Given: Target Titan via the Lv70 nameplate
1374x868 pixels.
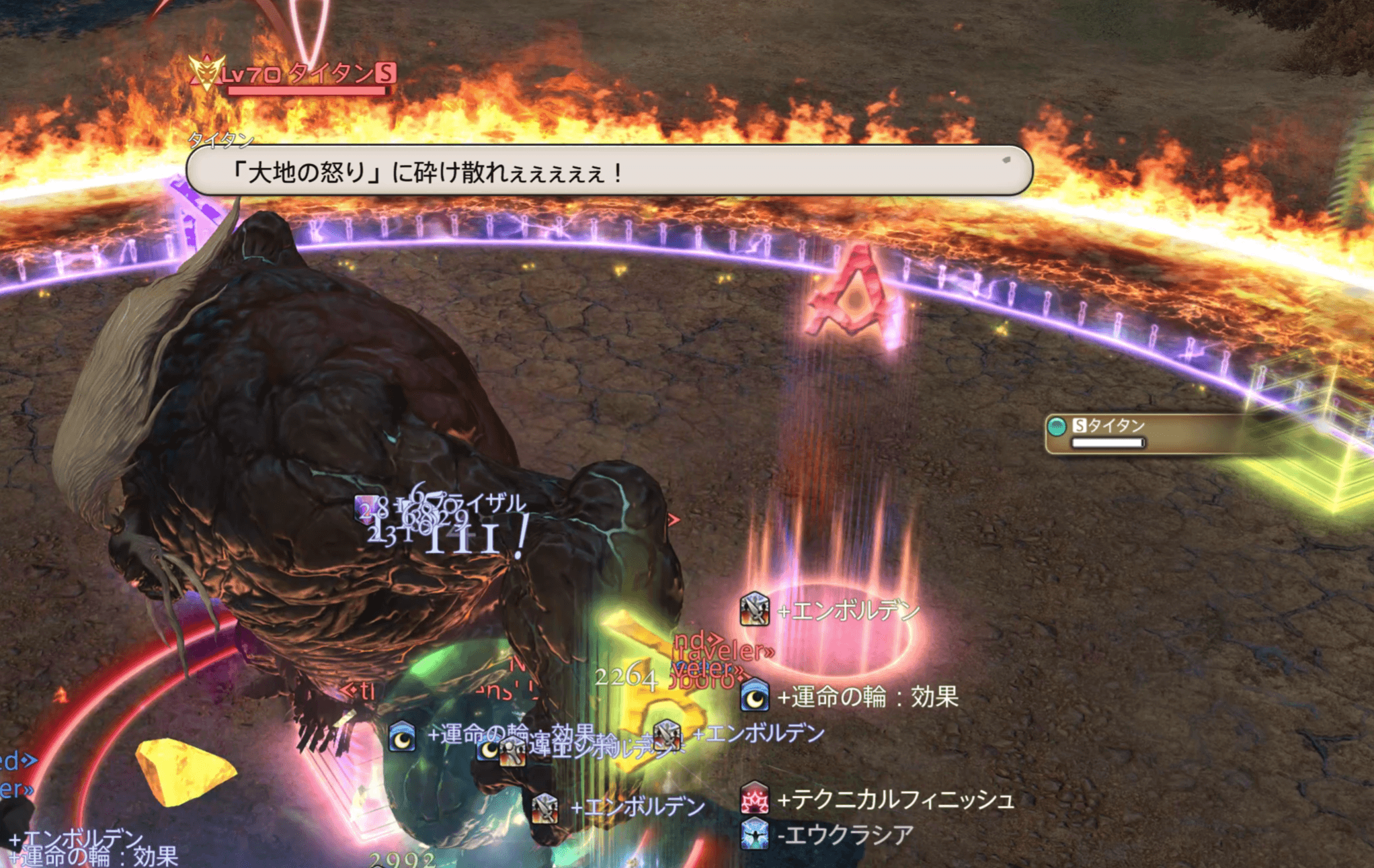Looking at the screenshot, I should click(308, 74).
